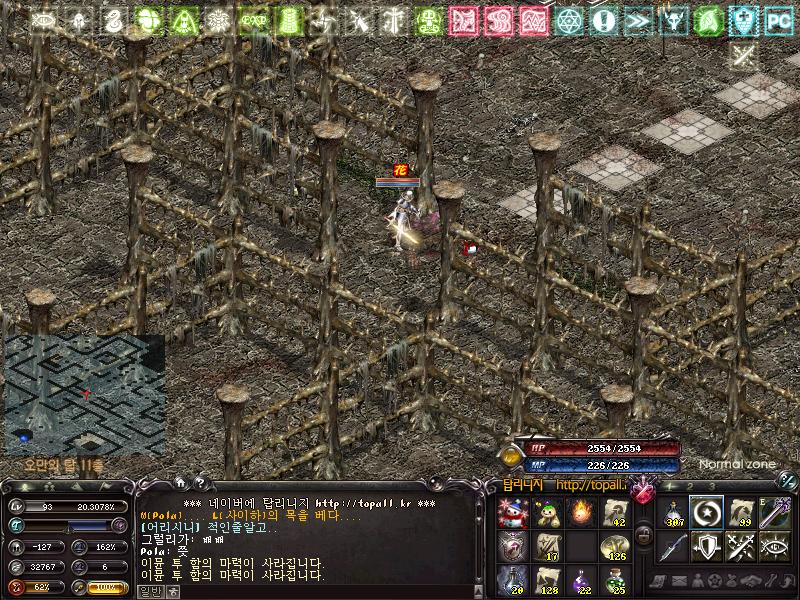Image resolution: width=800 pixels, height=600 pixels.
Task: Activate the crossed swords skill
Action: pos(741,548)
